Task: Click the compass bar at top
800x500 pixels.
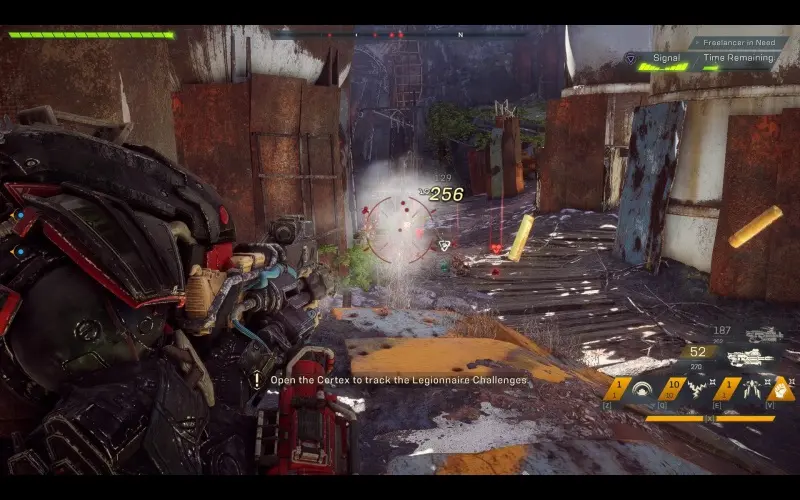Action: (x=400, y=35)
